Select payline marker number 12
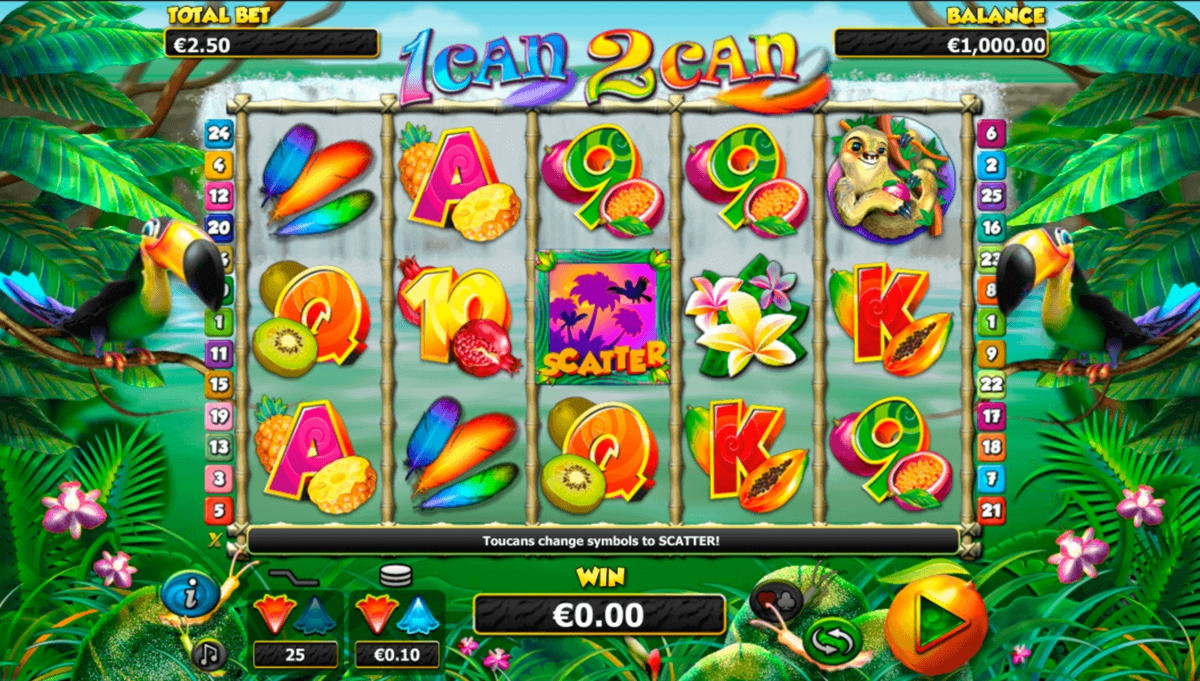The height and width of the screenshot is (681, 1200). (218, 196)
